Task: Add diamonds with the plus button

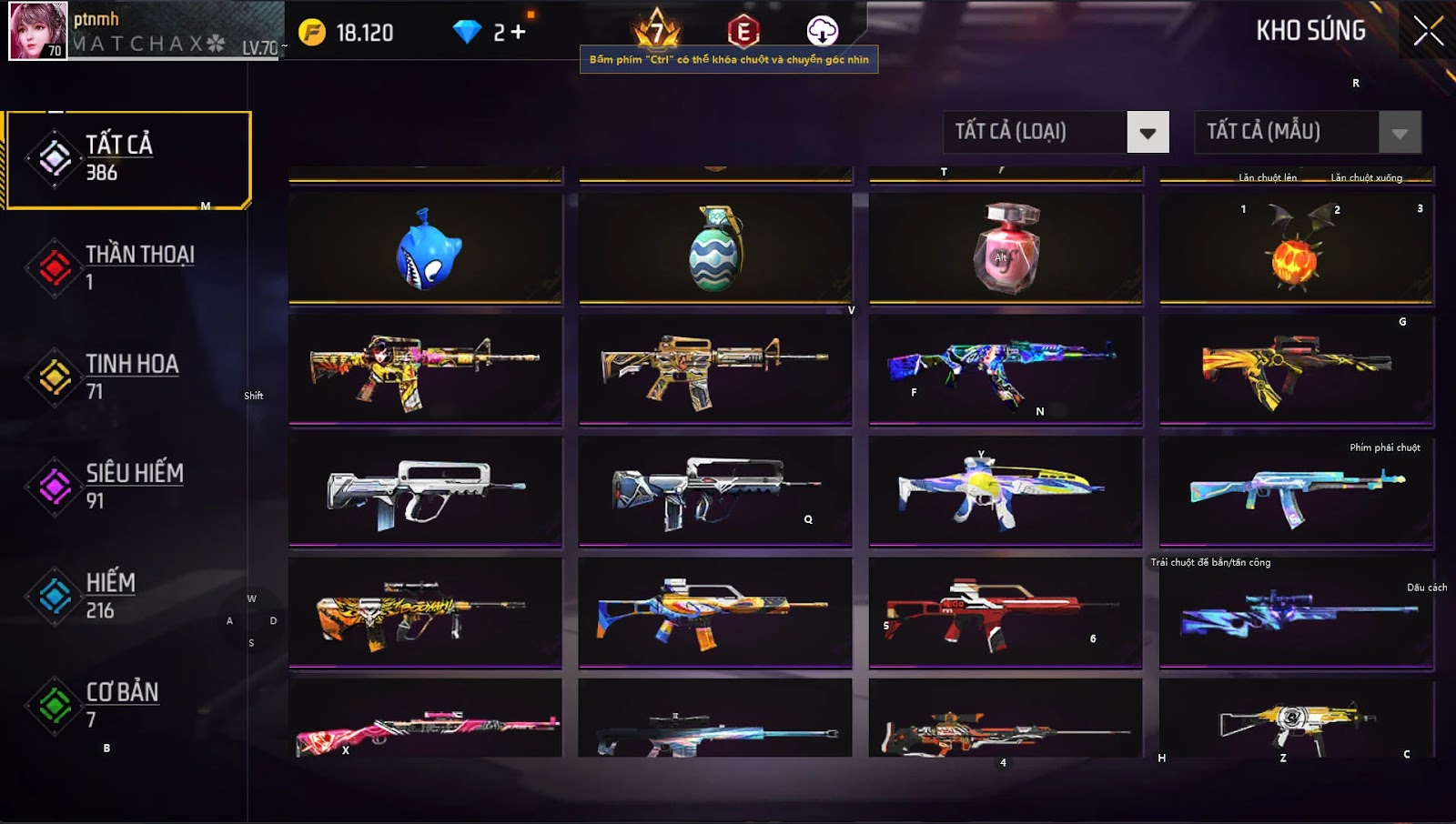Action: [518, 33]
